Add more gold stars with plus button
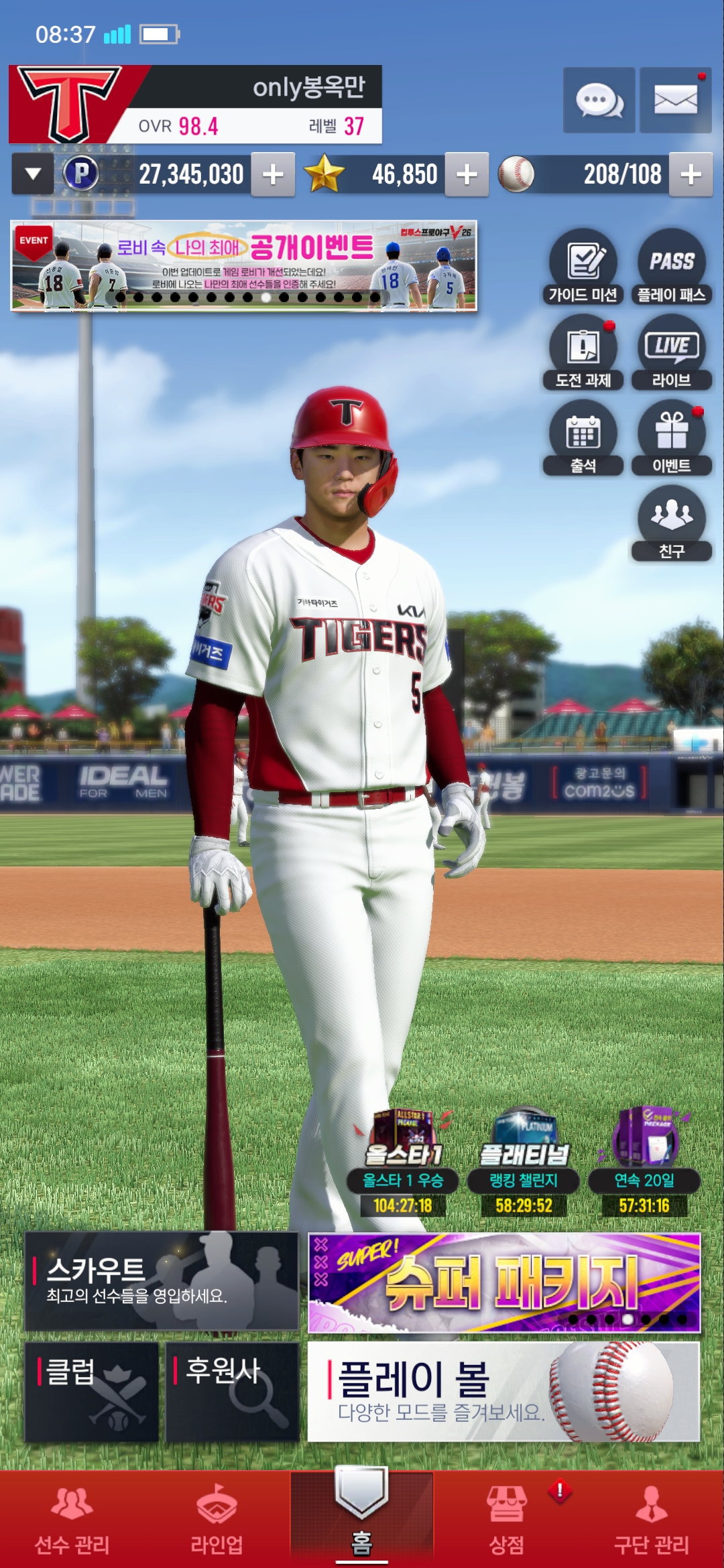The height and width of the screenshot is (1568, 724). (467, 175)
